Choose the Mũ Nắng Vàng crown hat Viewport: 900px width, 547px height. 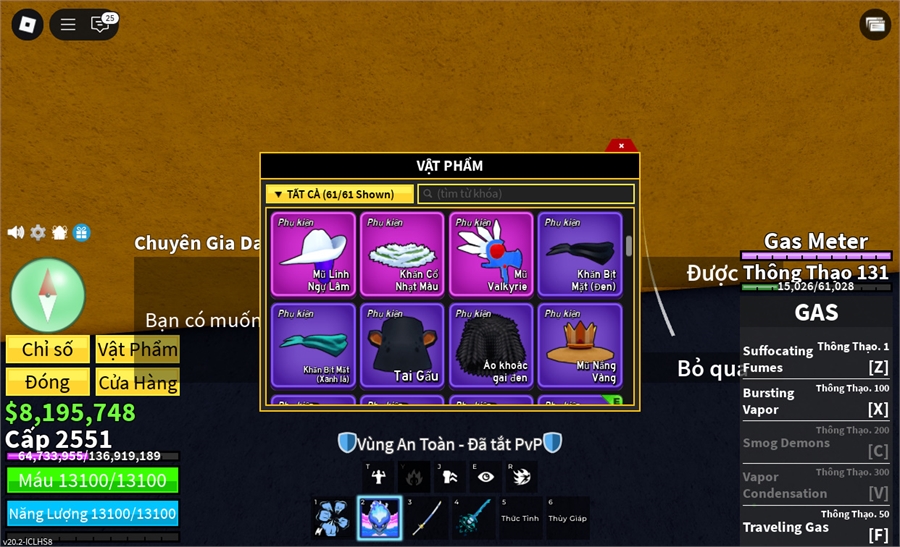coord(581,345)
